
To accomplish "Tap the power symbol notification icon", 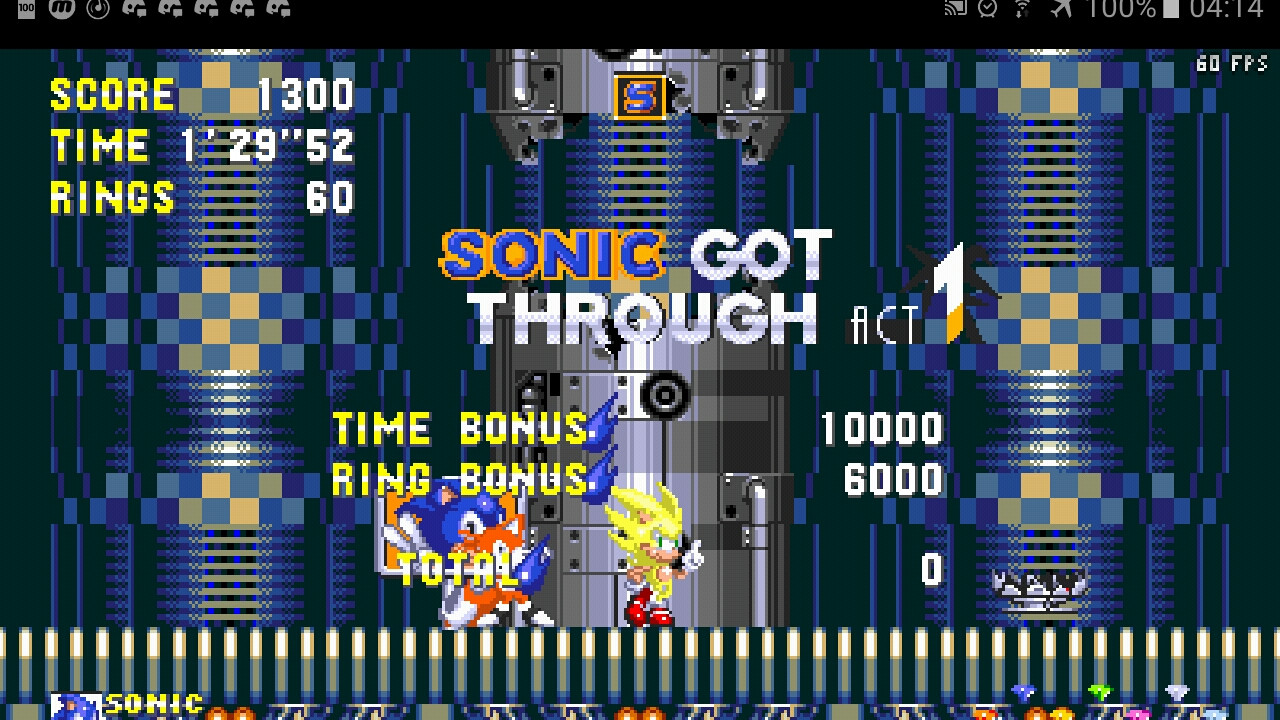I will (97, 10).
